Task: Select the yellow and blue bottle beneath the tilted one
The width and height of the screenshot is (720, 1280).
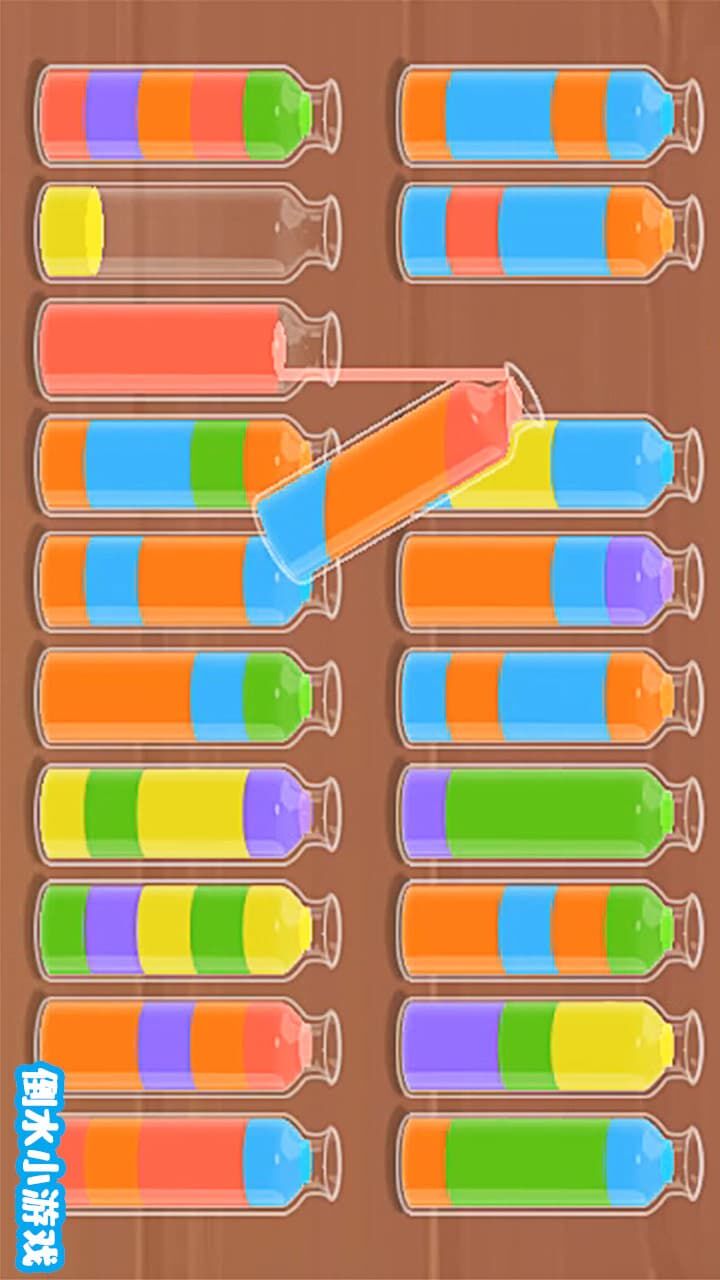Action: tap(610, 465)
